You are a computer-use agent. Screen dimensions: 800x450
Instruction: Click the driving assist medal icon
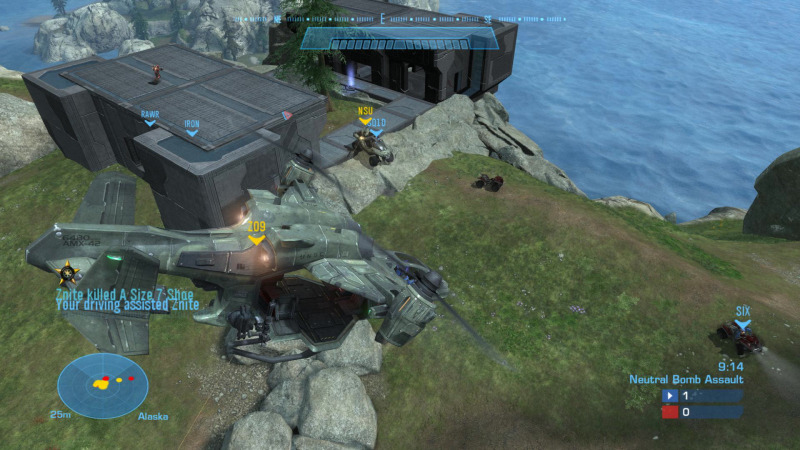pos(68,272)
